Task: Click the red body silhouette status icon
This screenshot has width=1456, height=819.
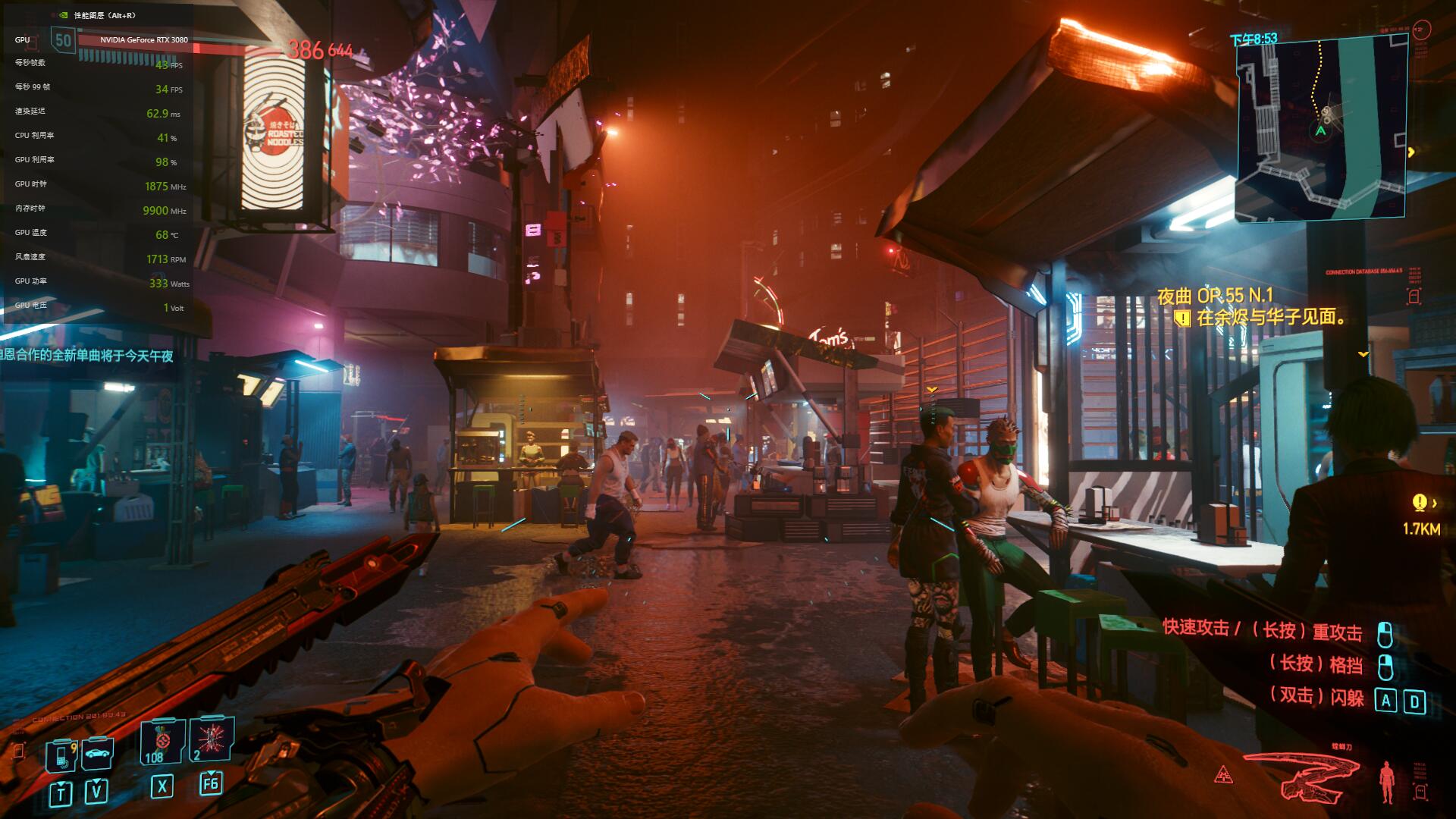Action: (1387, 782)
